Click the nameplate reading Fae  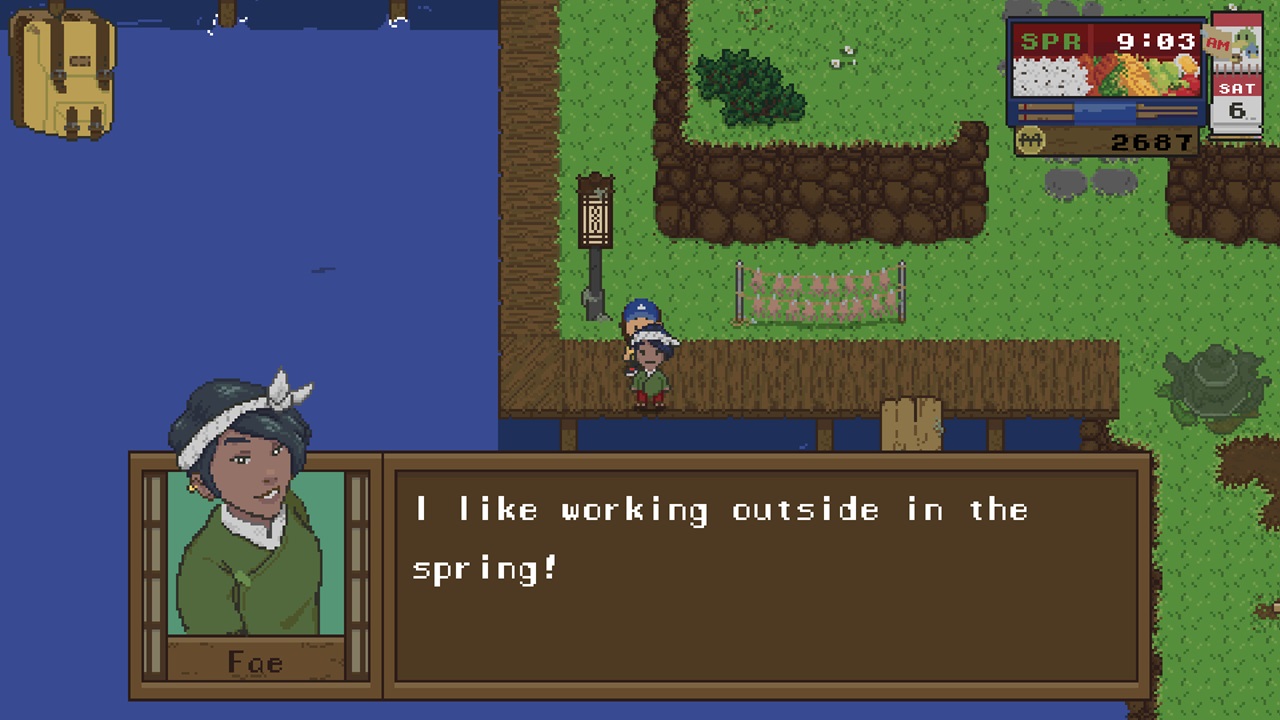click(x=257, y=662)
